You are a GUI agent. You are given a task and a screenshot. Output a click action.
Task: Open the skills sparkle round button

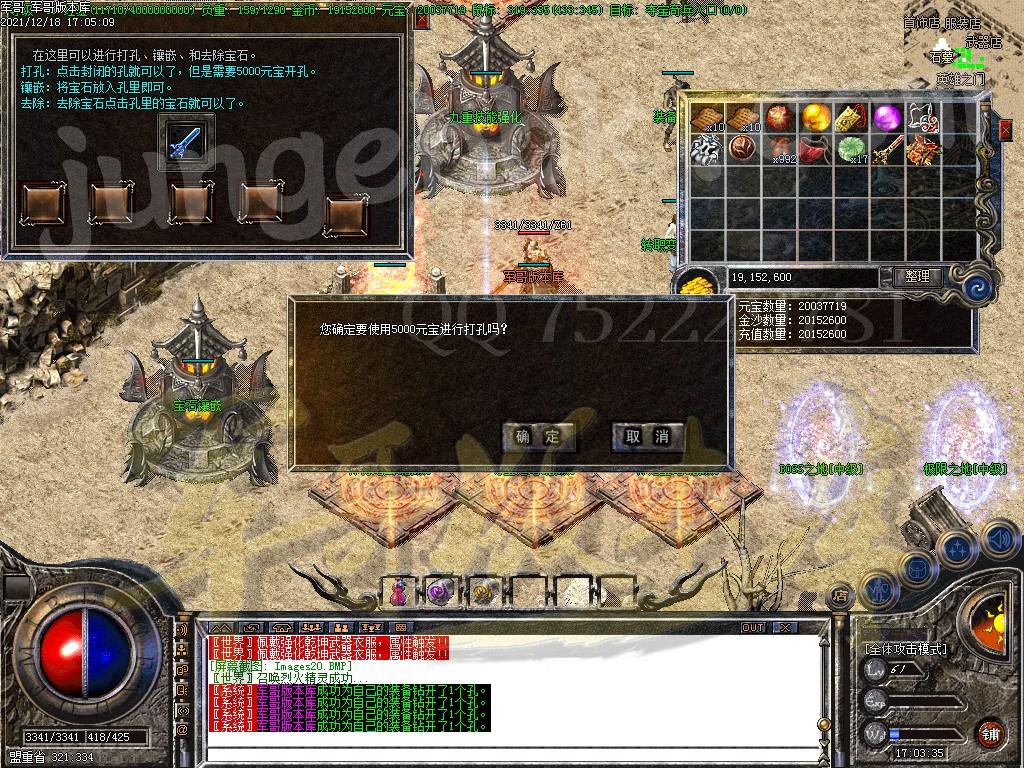tap(957, 548)
